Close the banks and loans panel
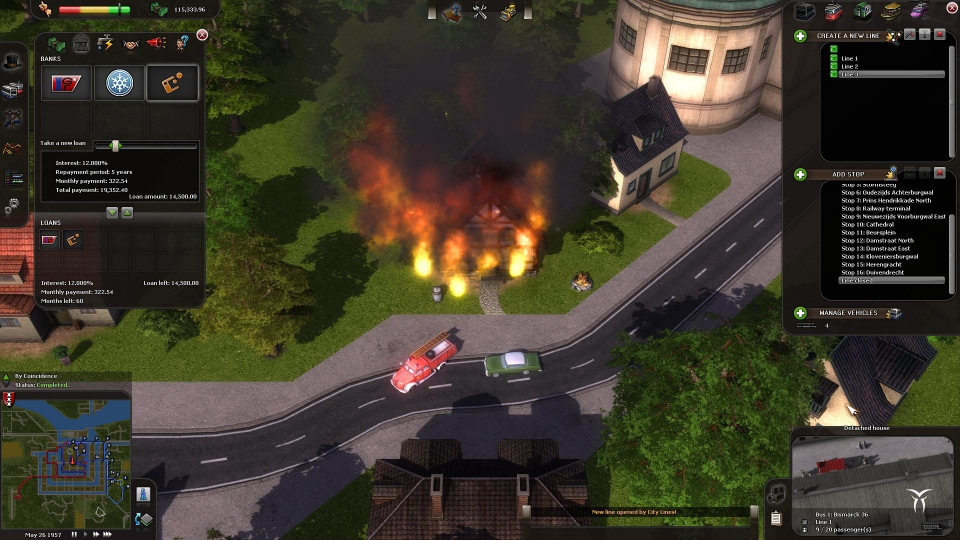Image resolution: width=960 pixels, height=540 pixels. coord(202,35)
